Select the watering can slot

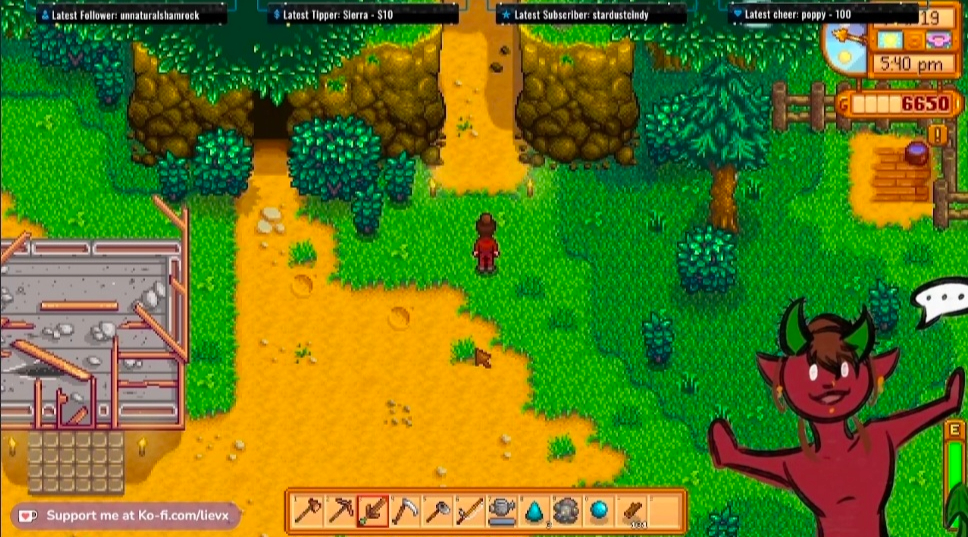502,512
